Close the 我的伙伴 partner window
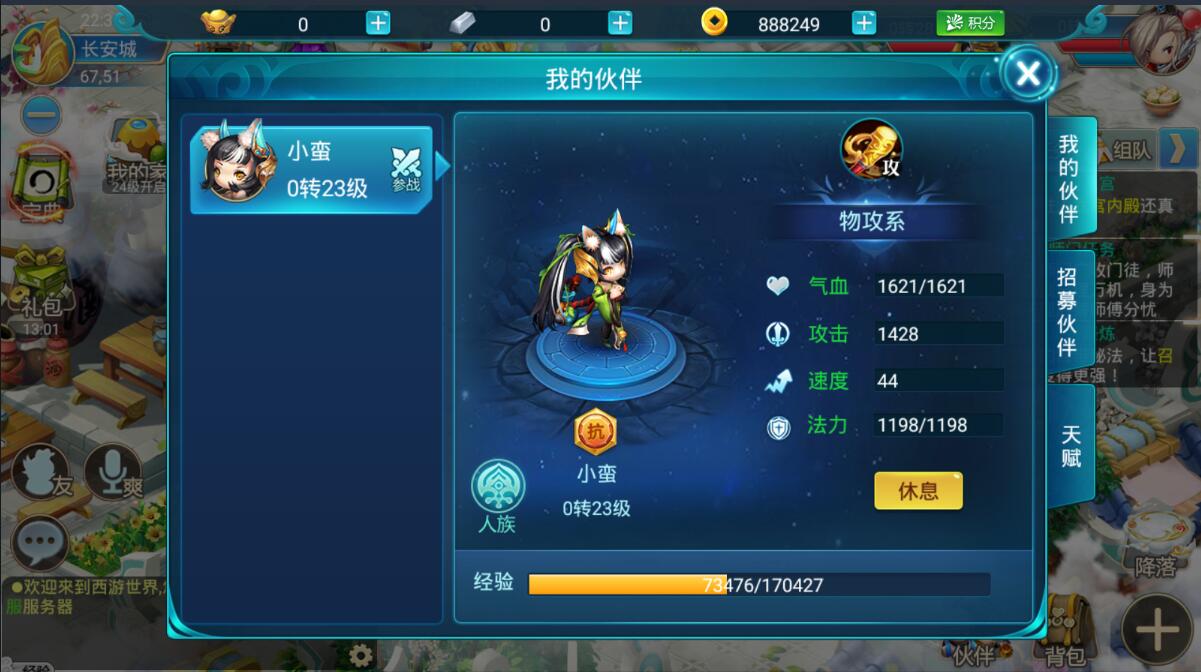Viewport: 1201px width, 672px height. click(1028, 72)
